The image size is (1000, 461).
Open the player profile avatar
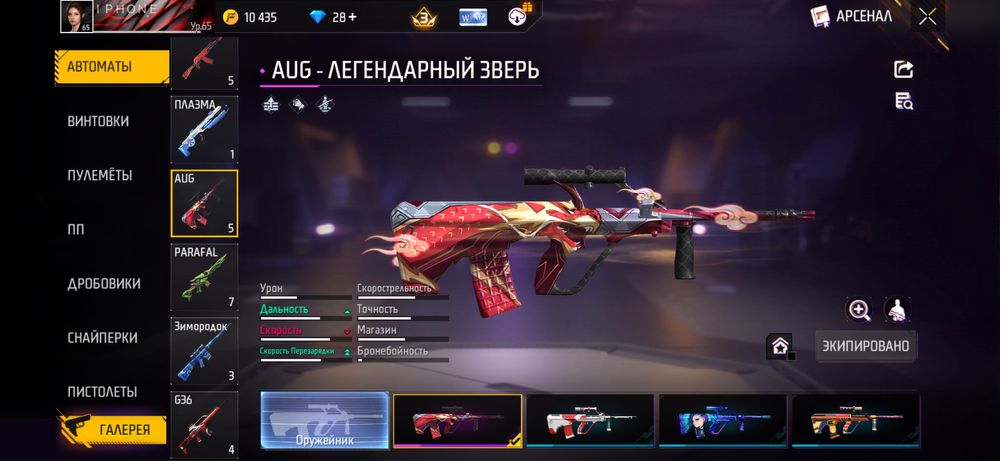tap(76, 16)
